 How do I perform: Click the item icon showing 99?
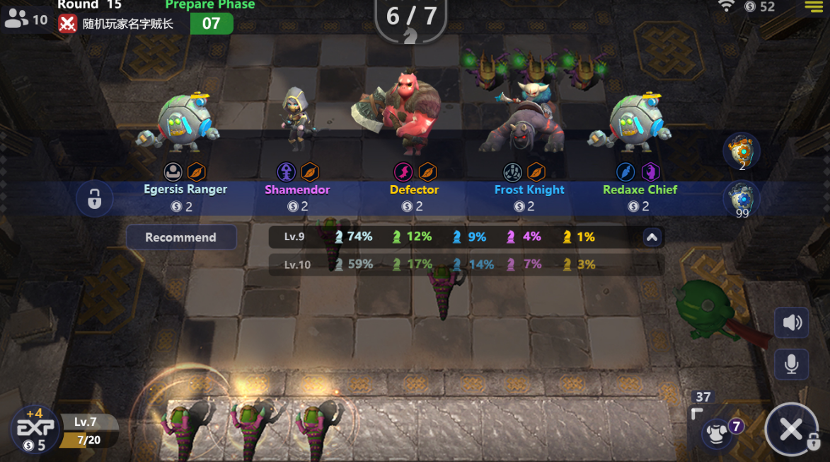(x=741, y=199)
